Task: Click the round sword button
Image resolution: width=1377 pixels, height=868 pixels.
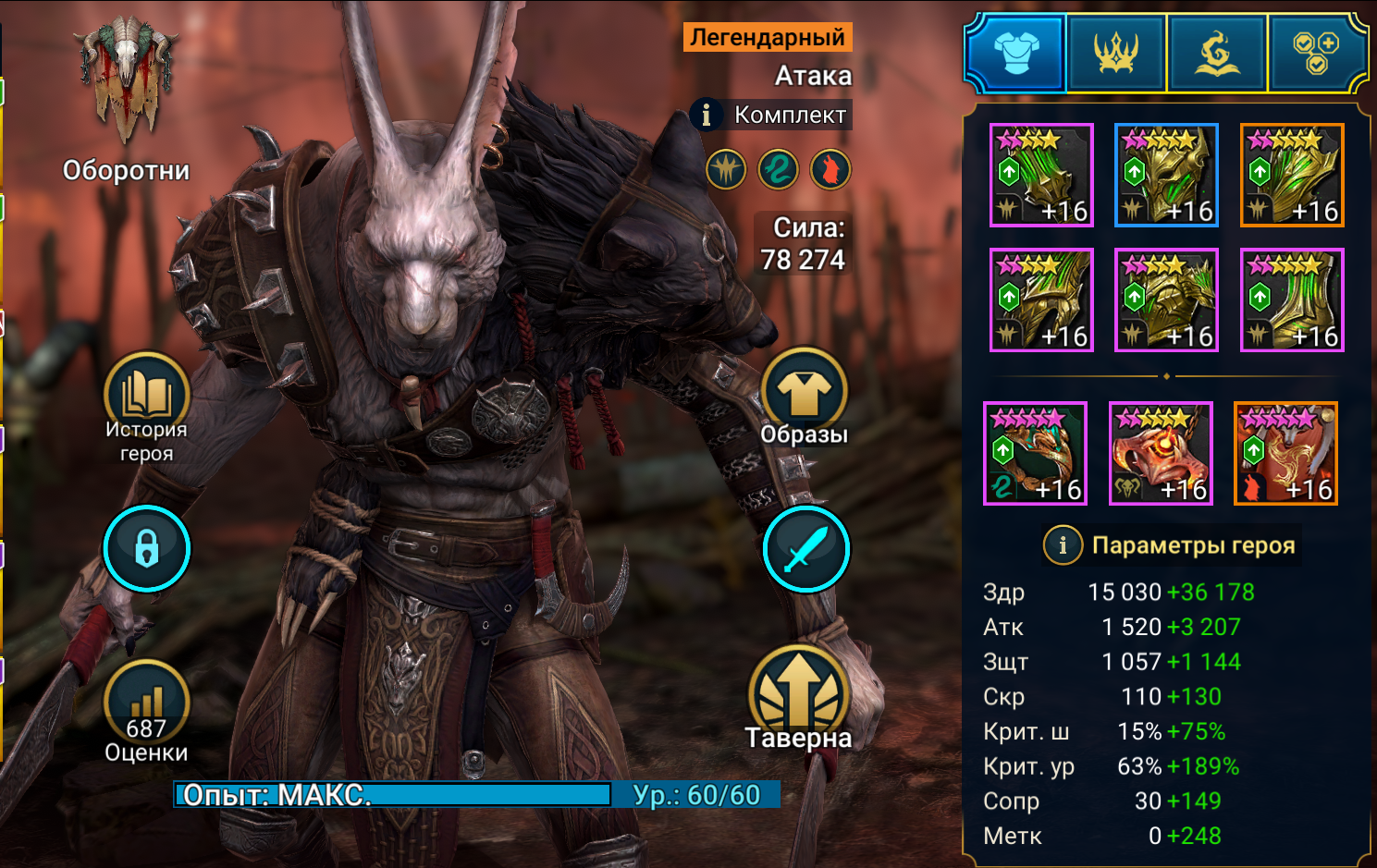Action: pyautogui.click(x=805, y=549)
